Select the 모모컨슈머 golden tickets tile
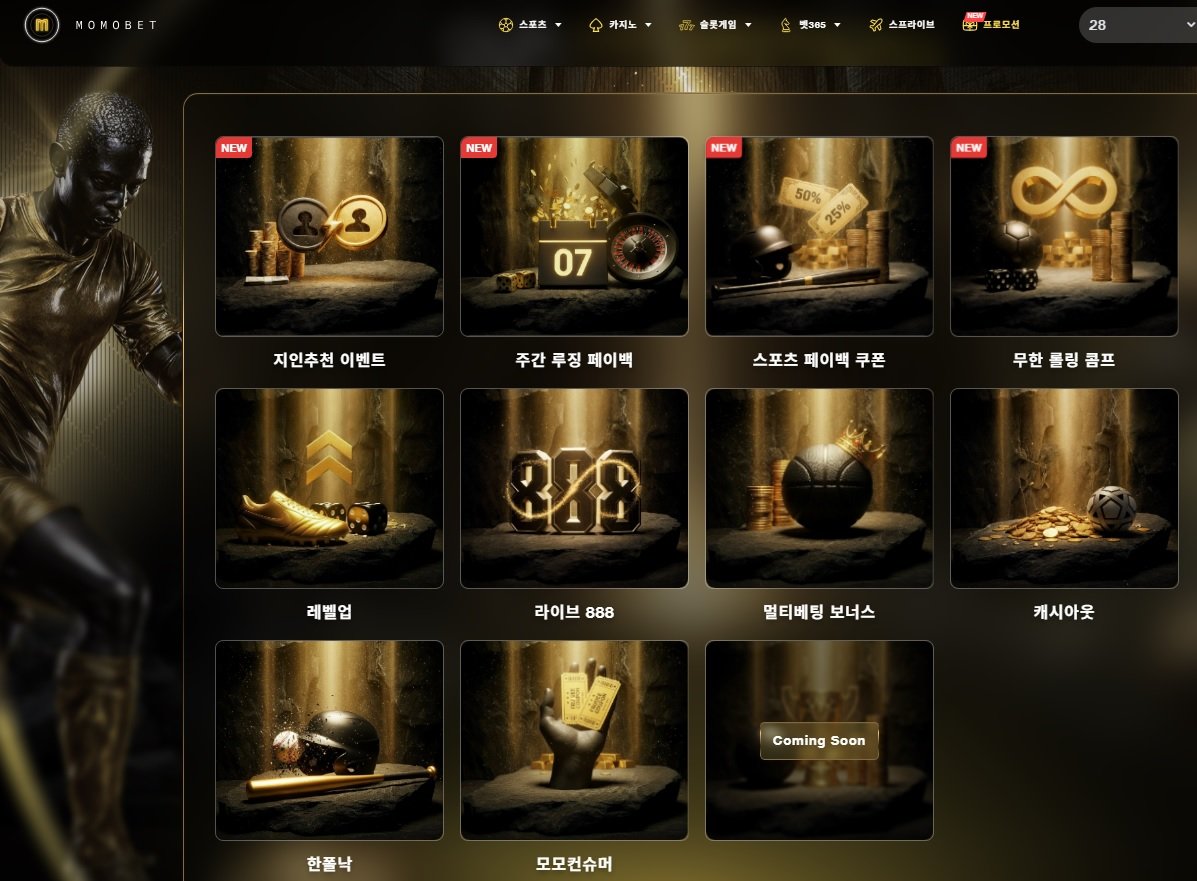The width and height of the screenshot is (1197, 881). (574, 740)
